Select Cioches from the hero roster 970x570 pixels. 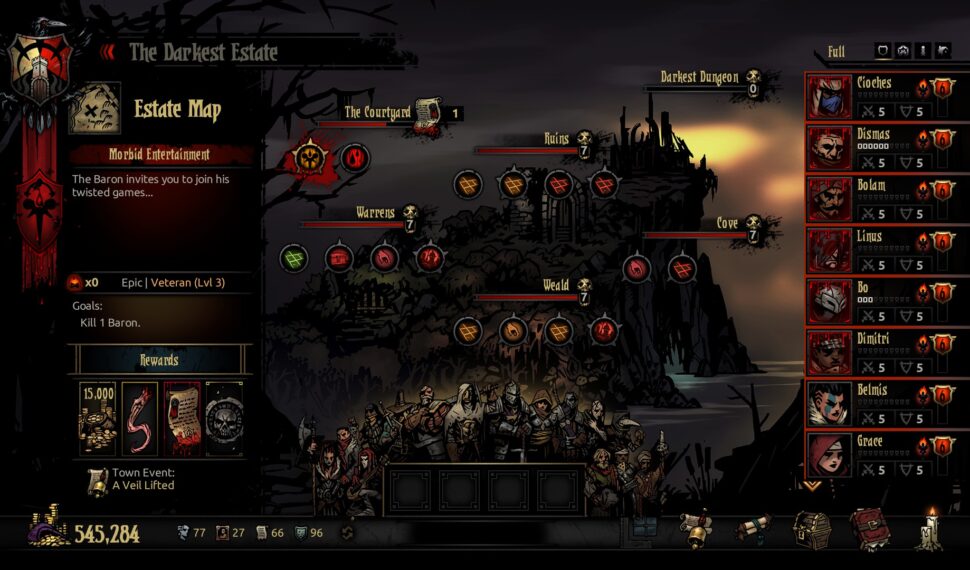(828, 96)
